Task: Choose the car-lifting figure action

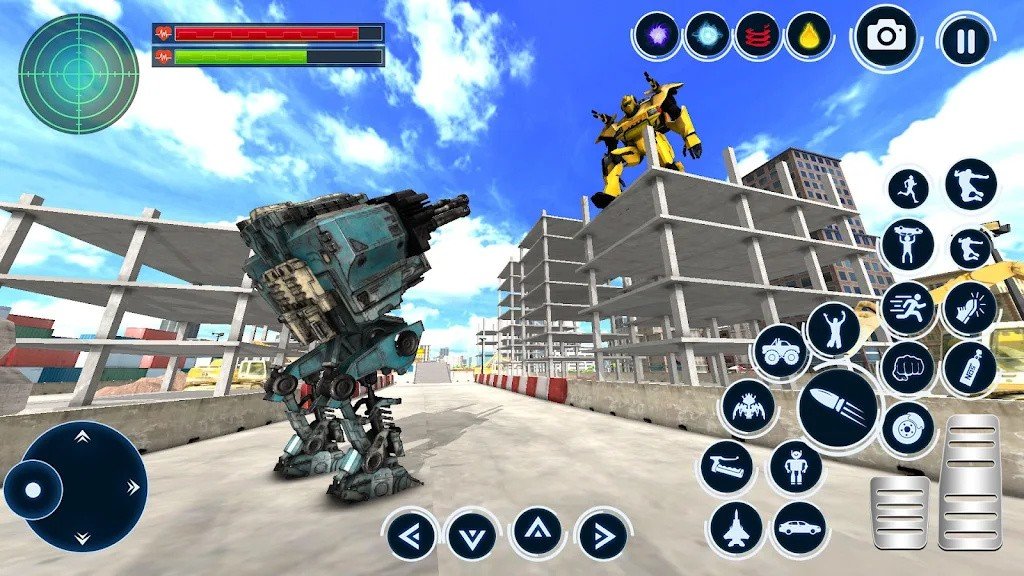Action: [907, 244]
